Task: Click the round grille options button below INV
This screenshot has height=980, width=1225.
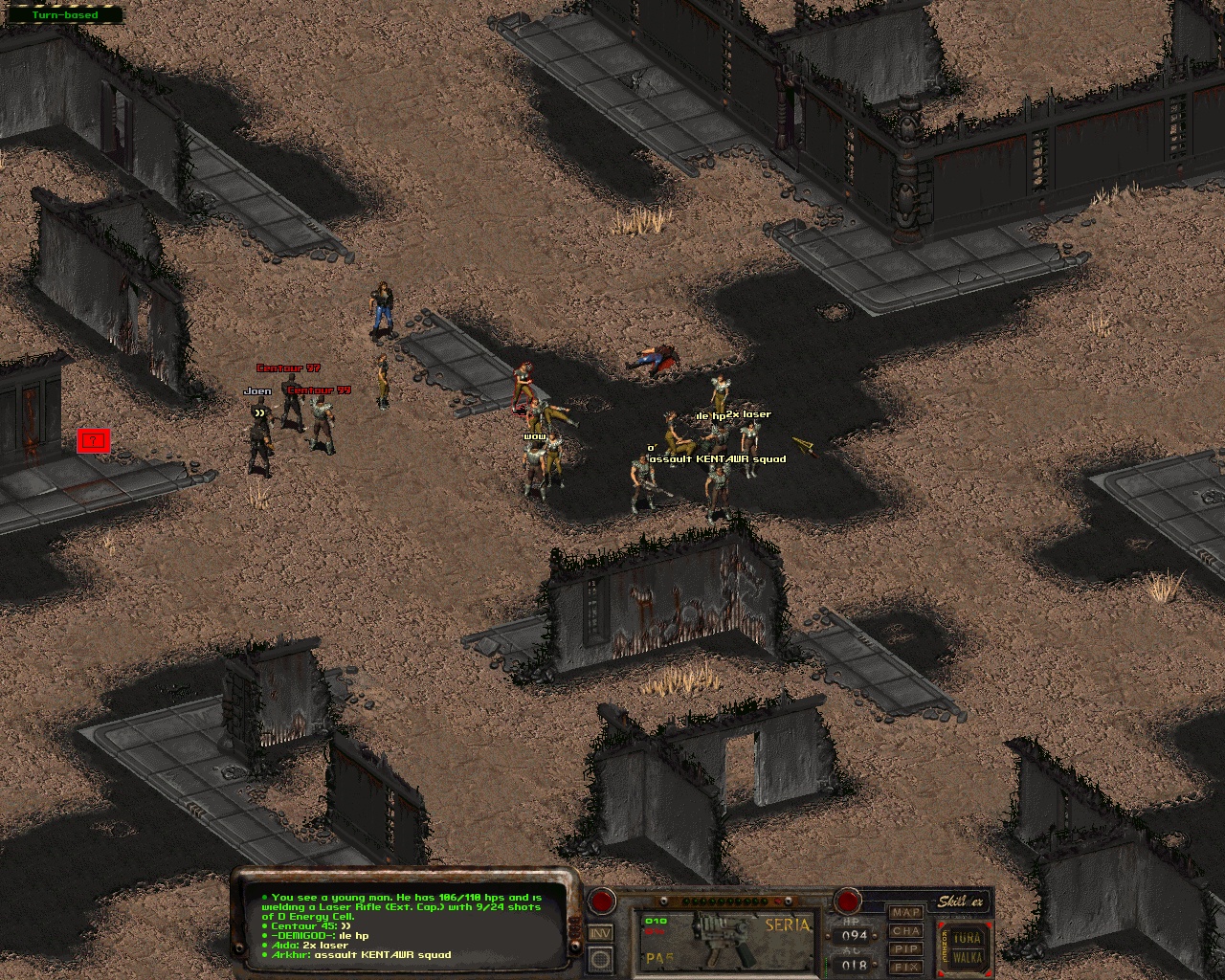Action: (x=600, y=958)
